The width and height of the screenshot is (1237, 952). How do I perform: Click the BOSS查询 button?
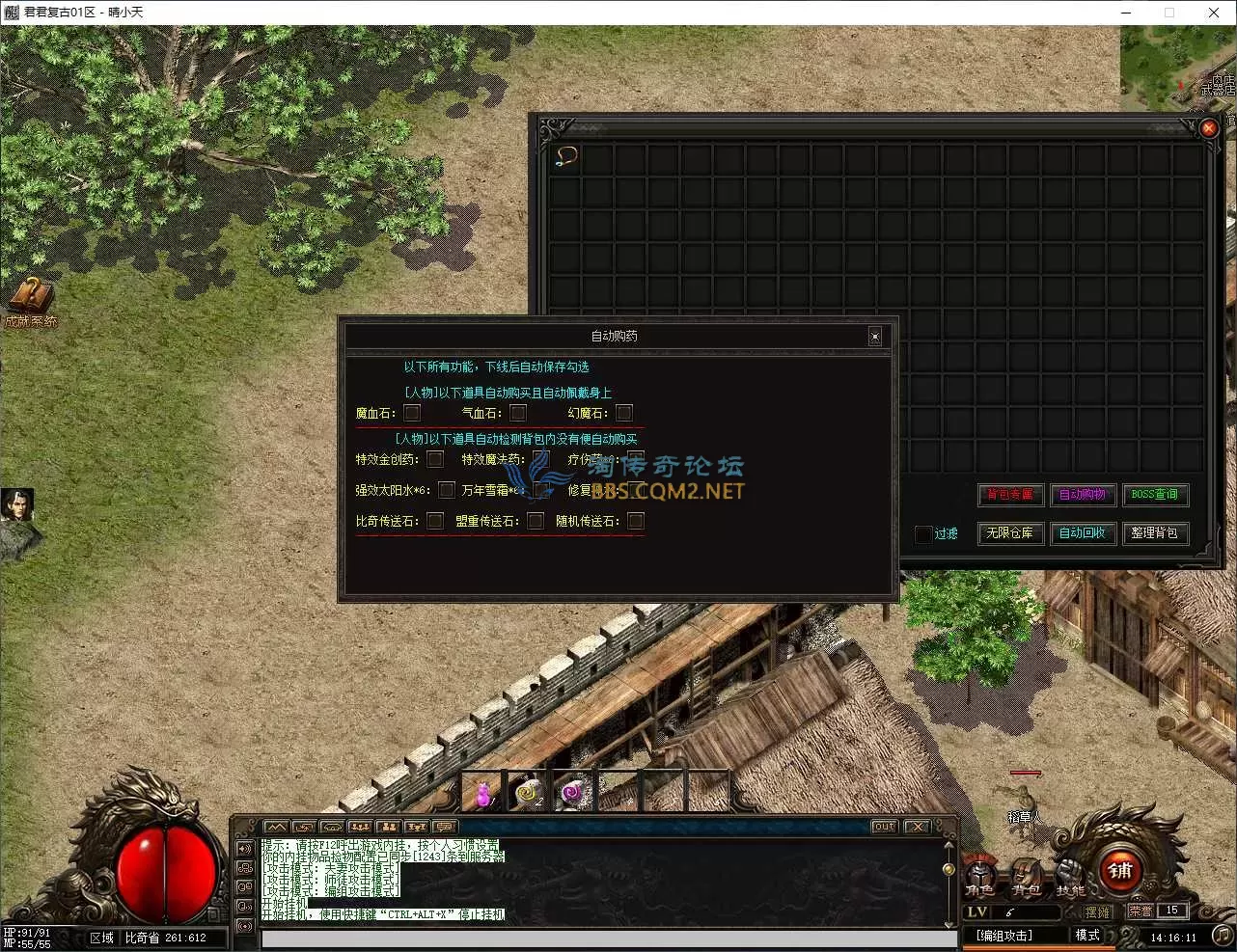click(x=1154, y=495)
